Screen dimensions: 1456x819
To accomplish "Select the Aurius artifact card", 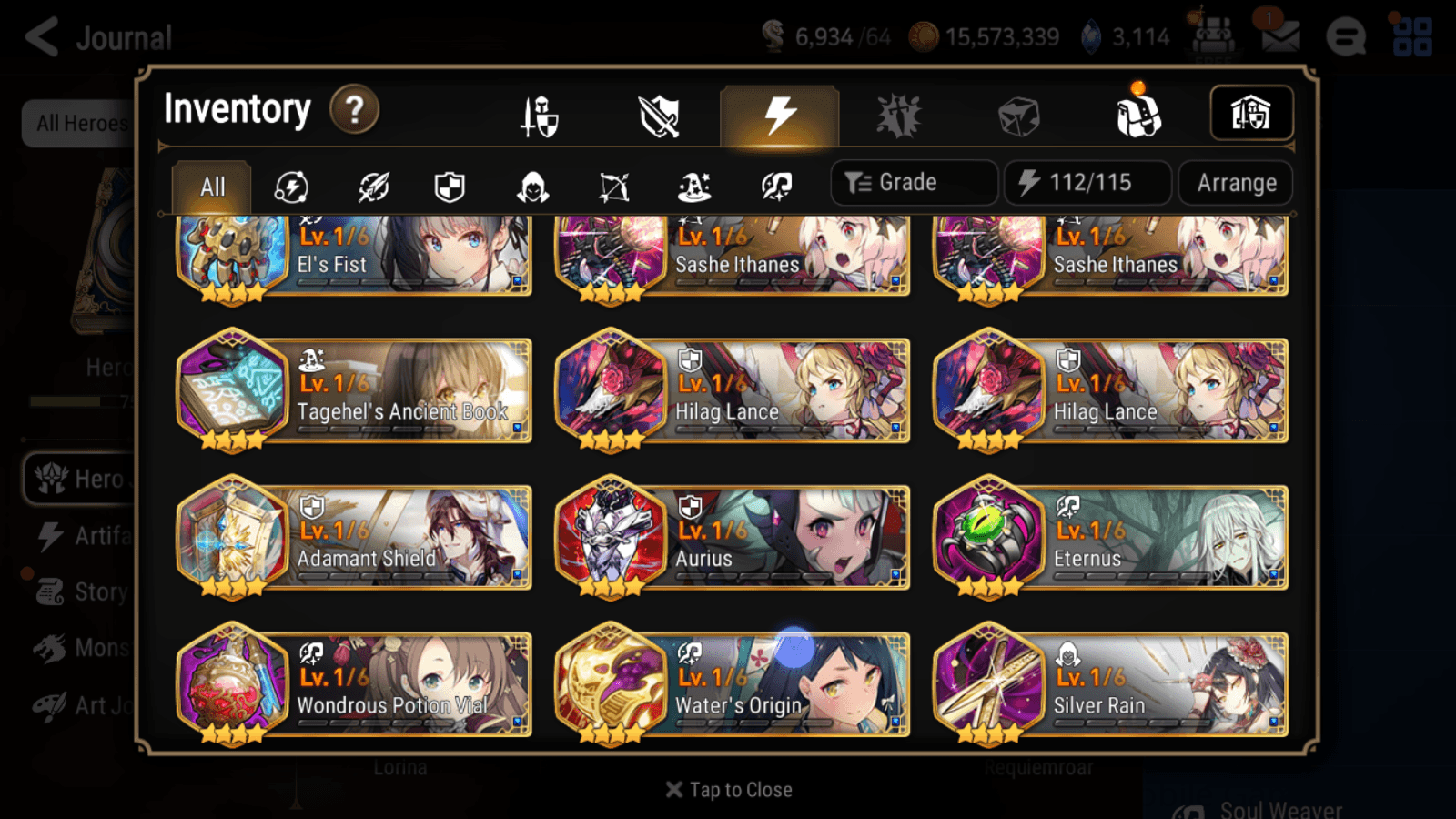I will (733, 537).
